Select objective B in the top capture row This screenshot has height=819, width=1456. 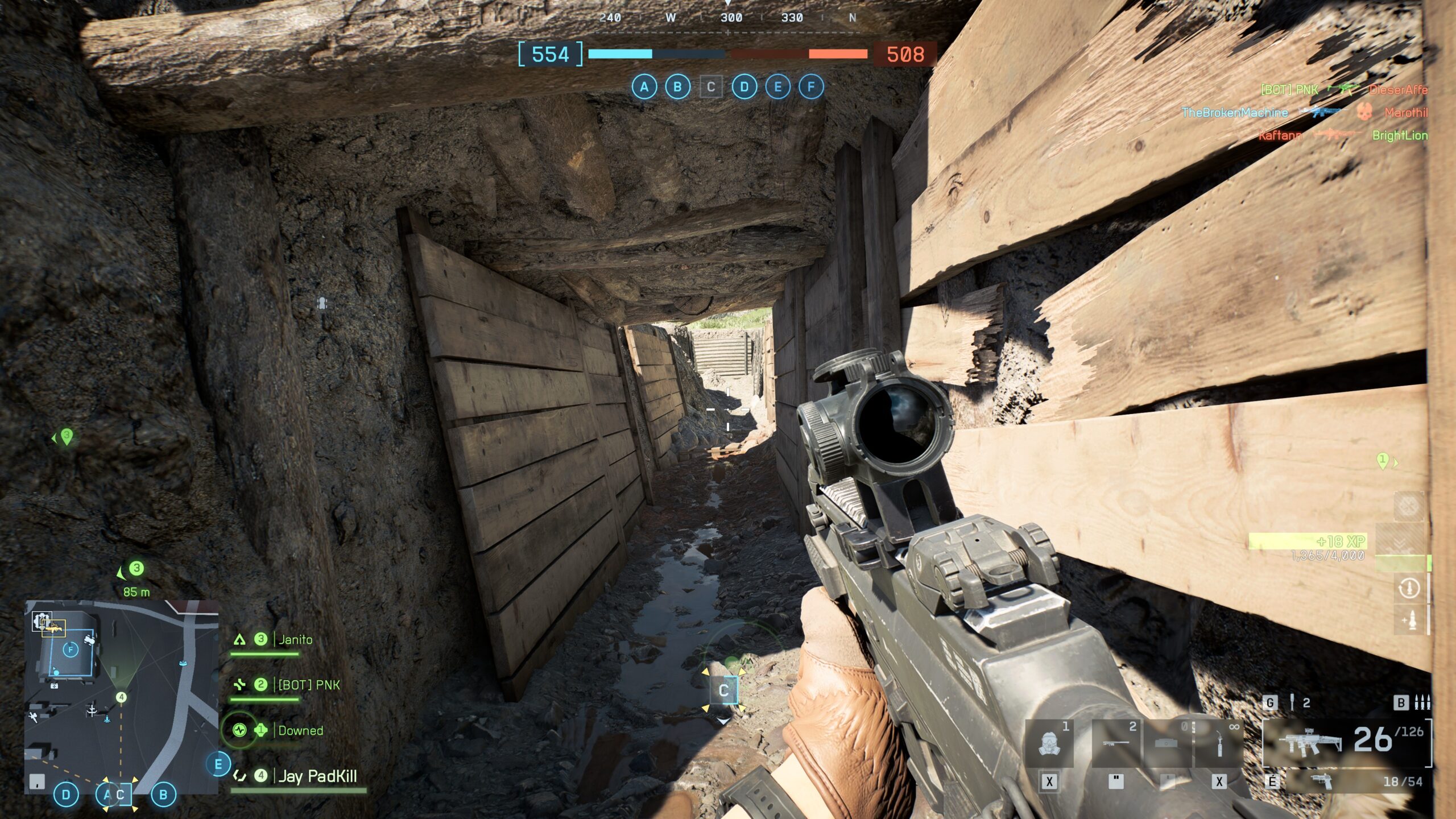[677, 87]
